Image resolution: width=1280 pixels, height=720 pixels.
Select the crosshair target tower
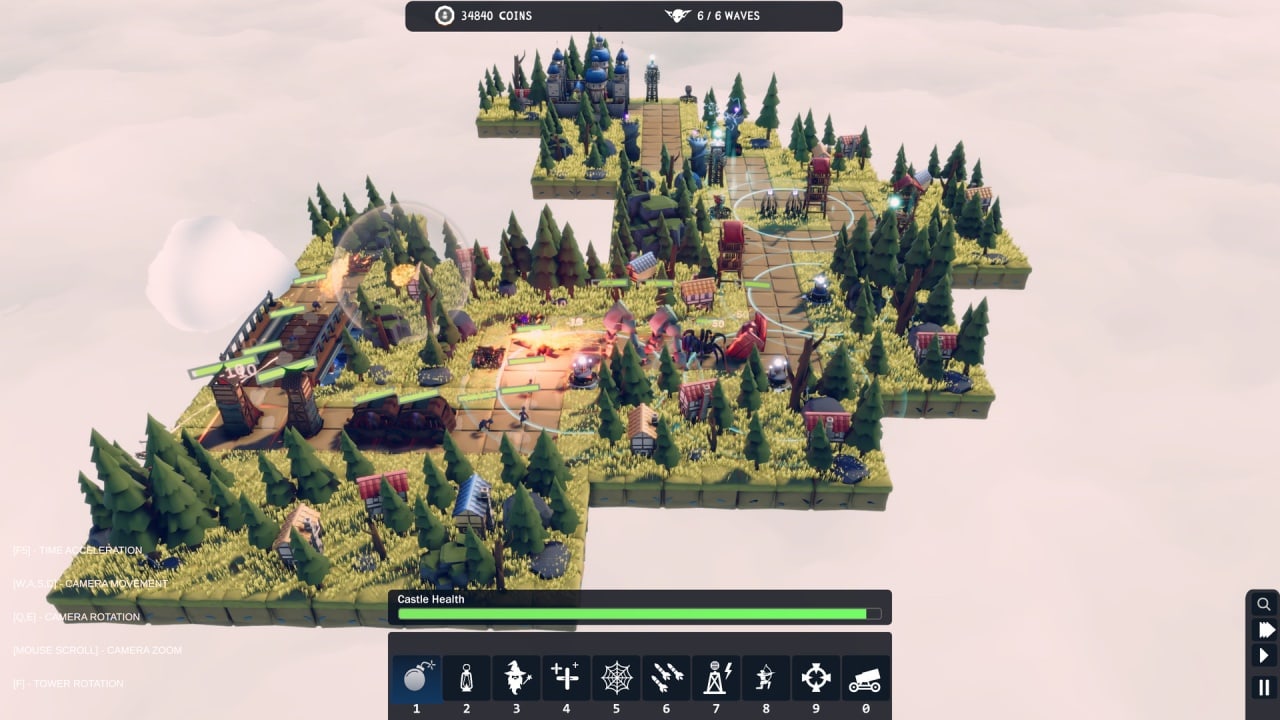click(816, 678)
